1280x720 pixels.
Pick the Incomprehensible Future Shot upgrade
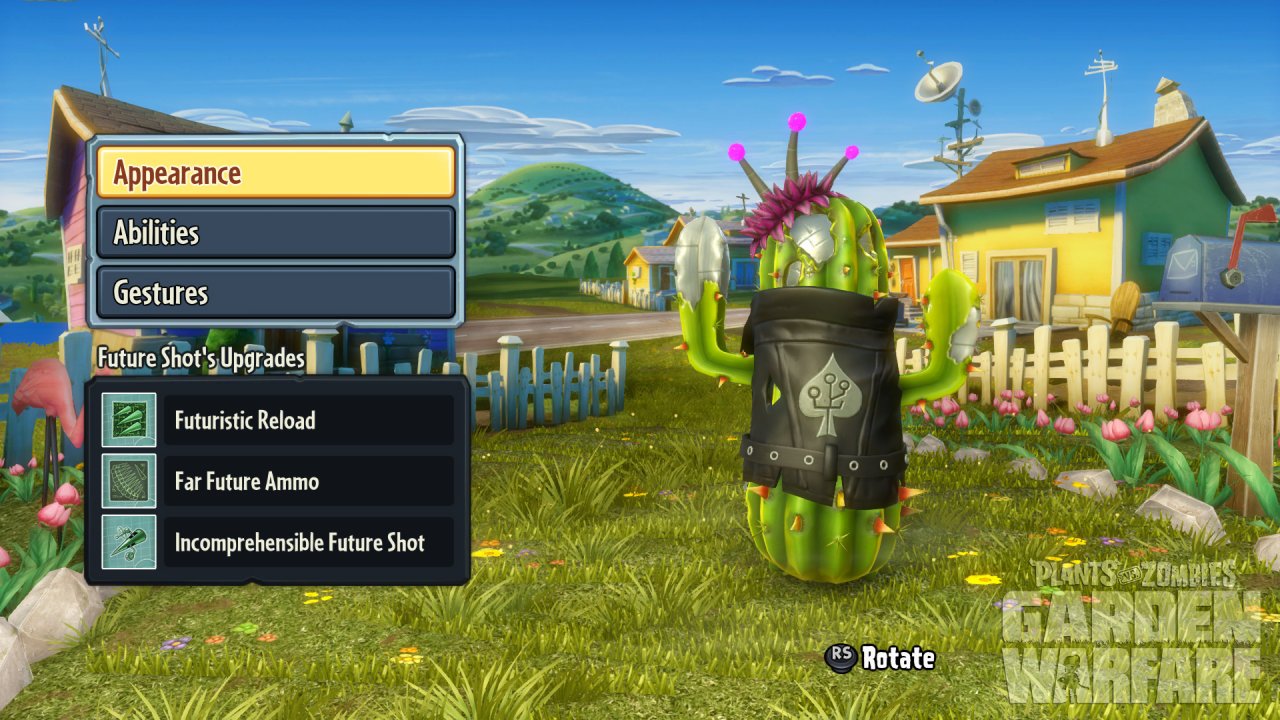(308, 542)
